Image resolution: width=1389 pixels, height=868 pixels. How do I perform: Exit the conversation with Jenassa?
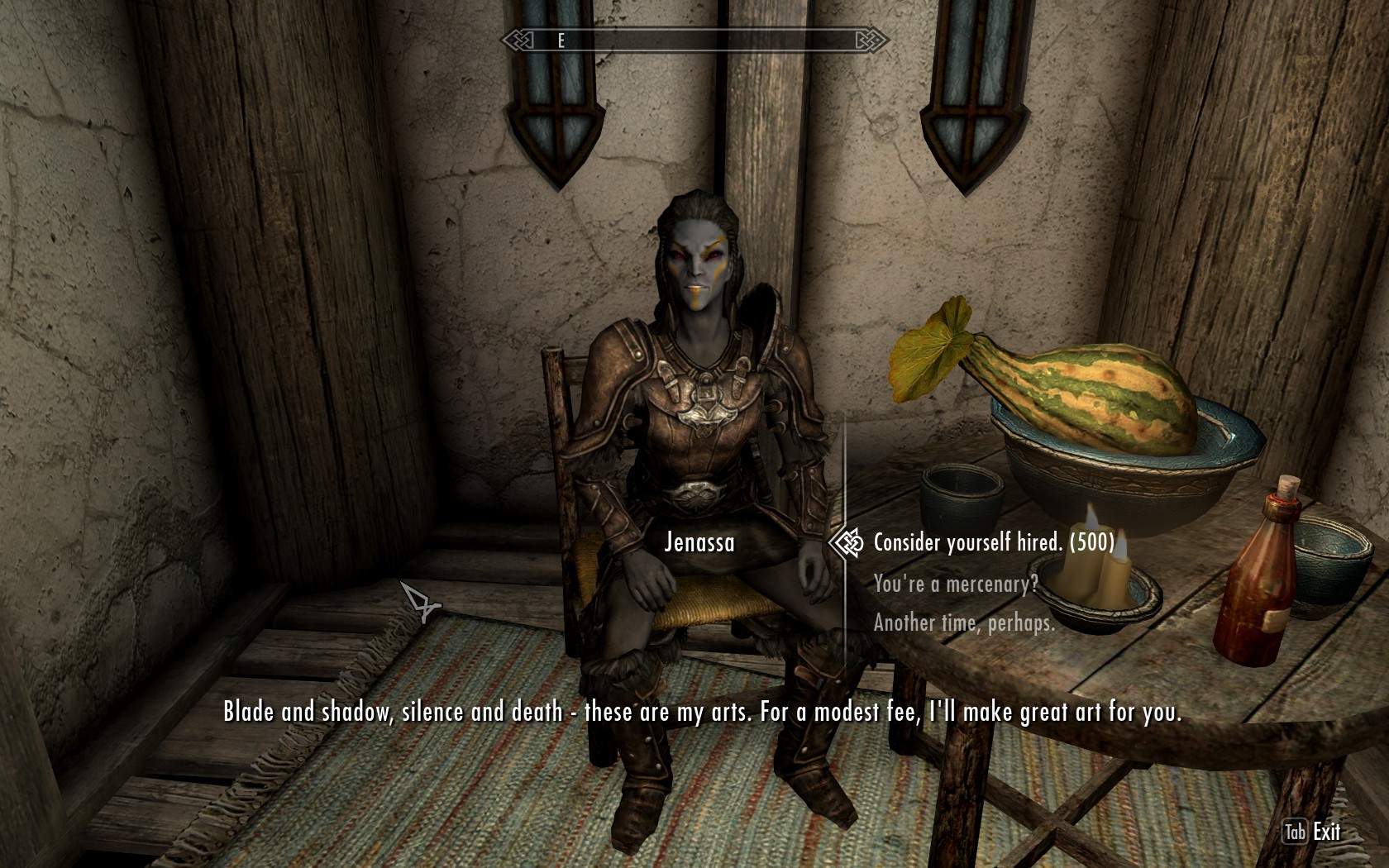pos(1314,832)
